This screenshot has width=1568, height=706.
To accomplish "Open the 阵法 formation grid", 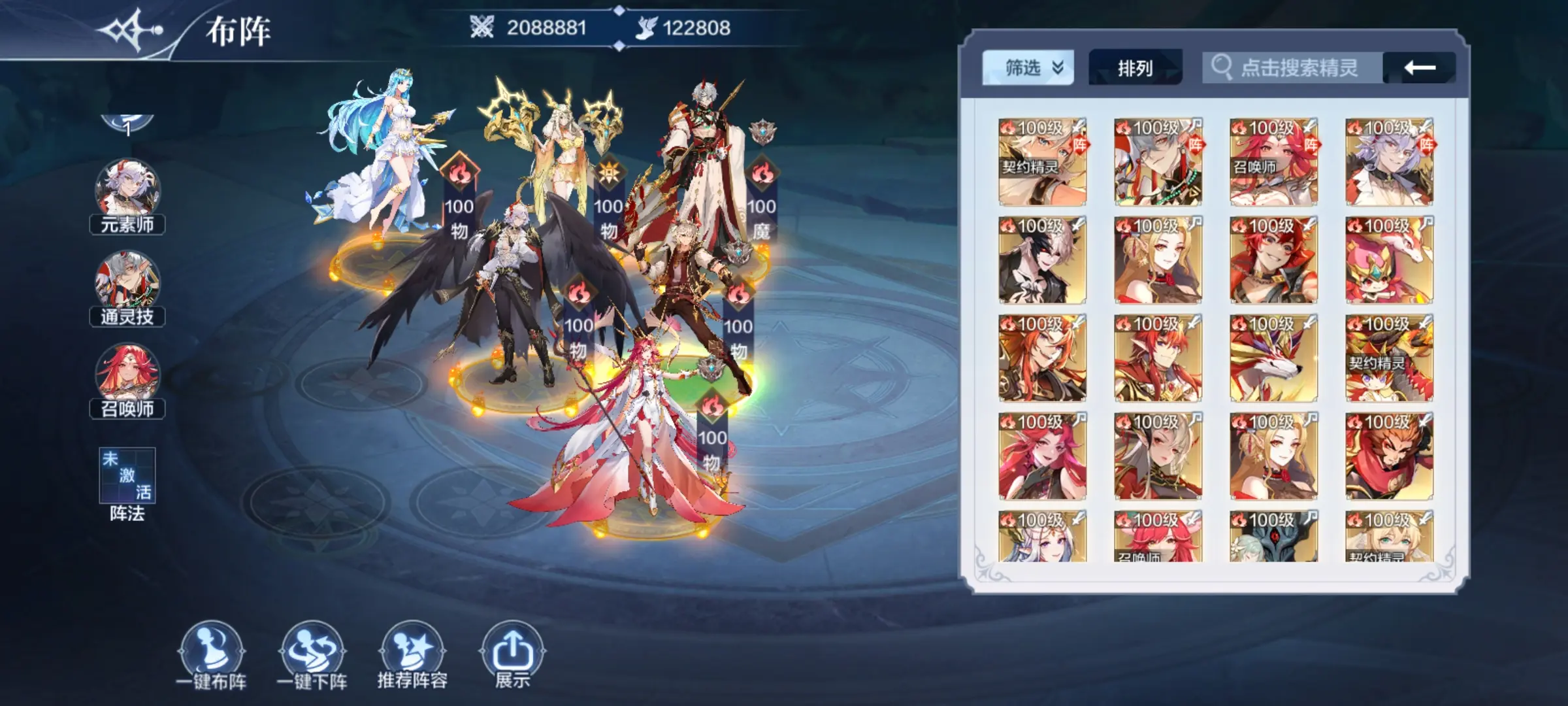I will tap(127, 476).
